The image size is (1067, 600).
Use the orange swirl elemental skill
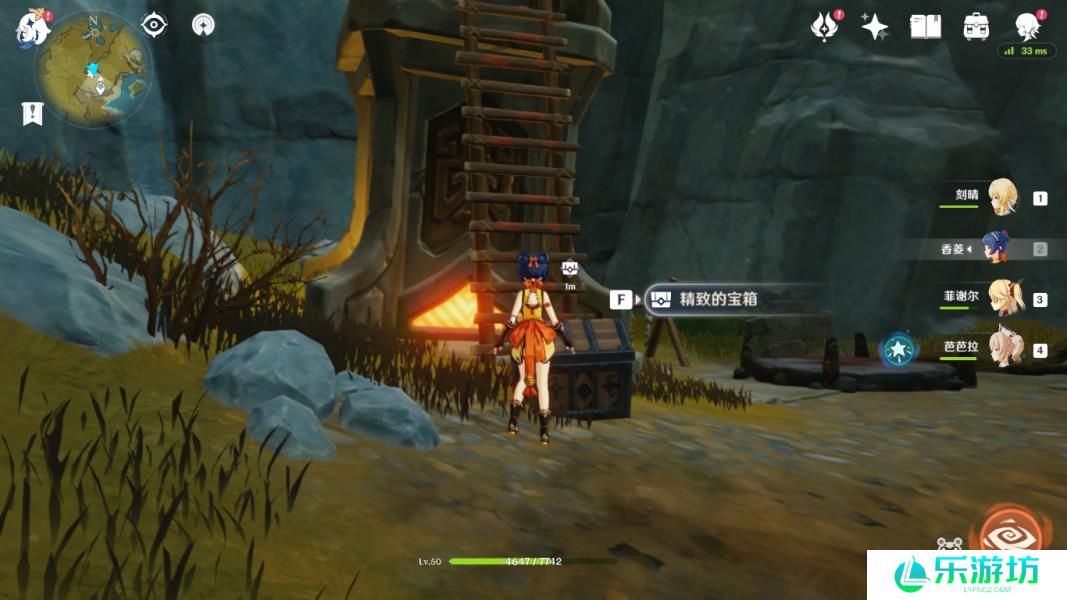pyautogui.click(x=1010, y=530)
